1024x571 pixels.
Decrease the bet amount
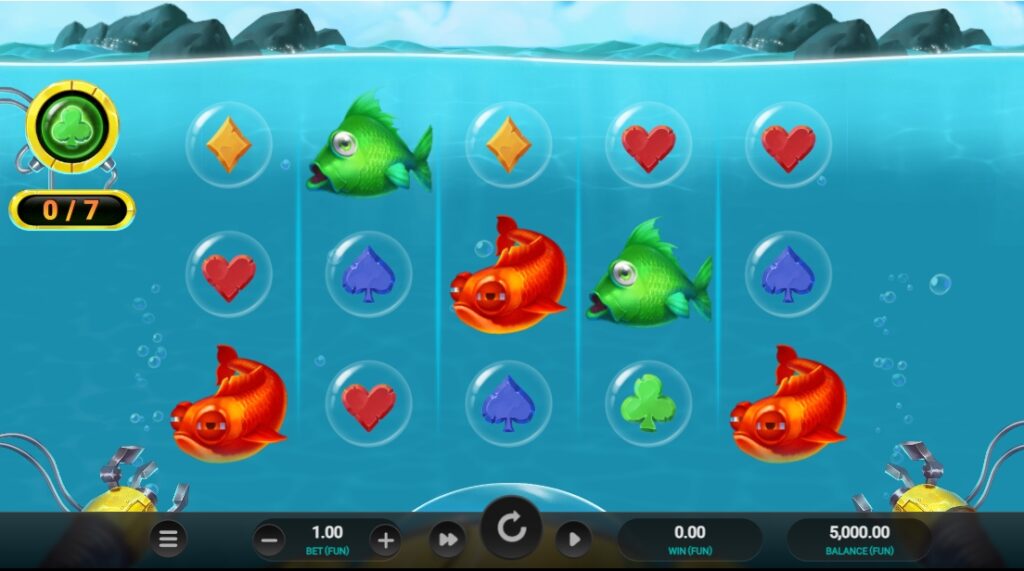tap(268, 541)
